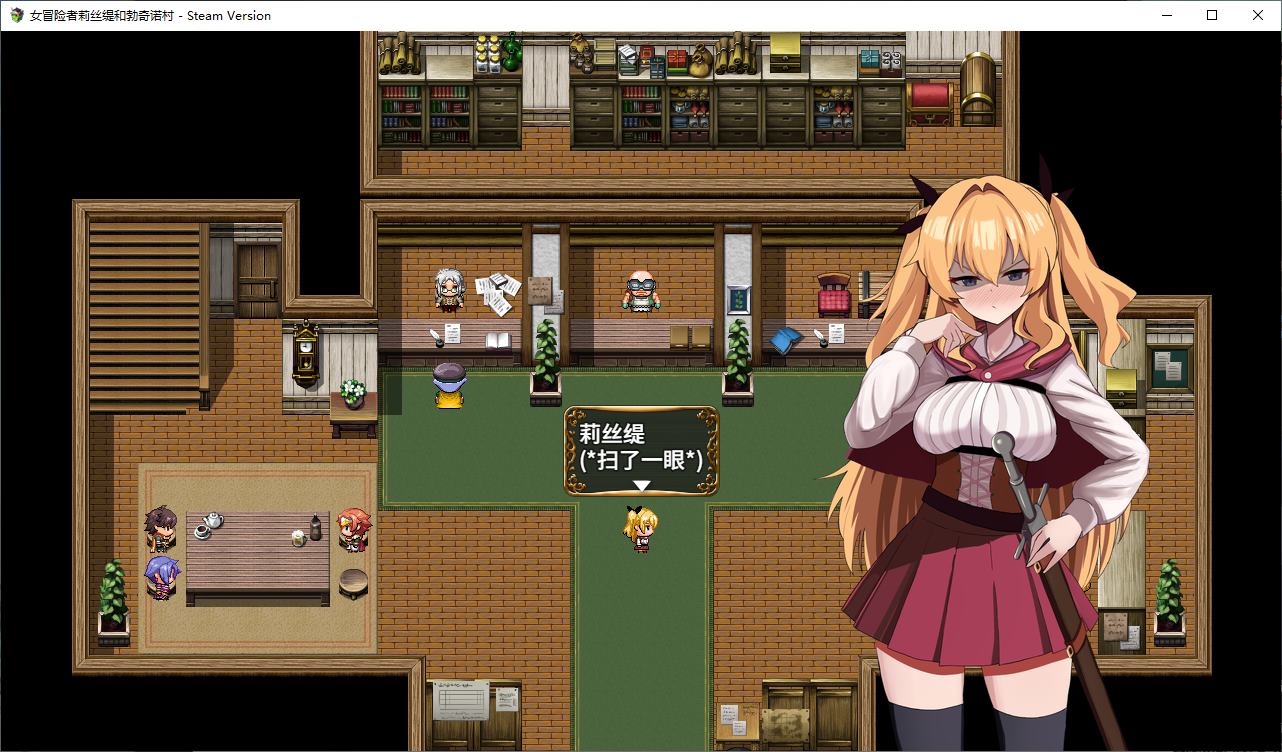Click the notice board at the bottom of the room

pos(462,698)
